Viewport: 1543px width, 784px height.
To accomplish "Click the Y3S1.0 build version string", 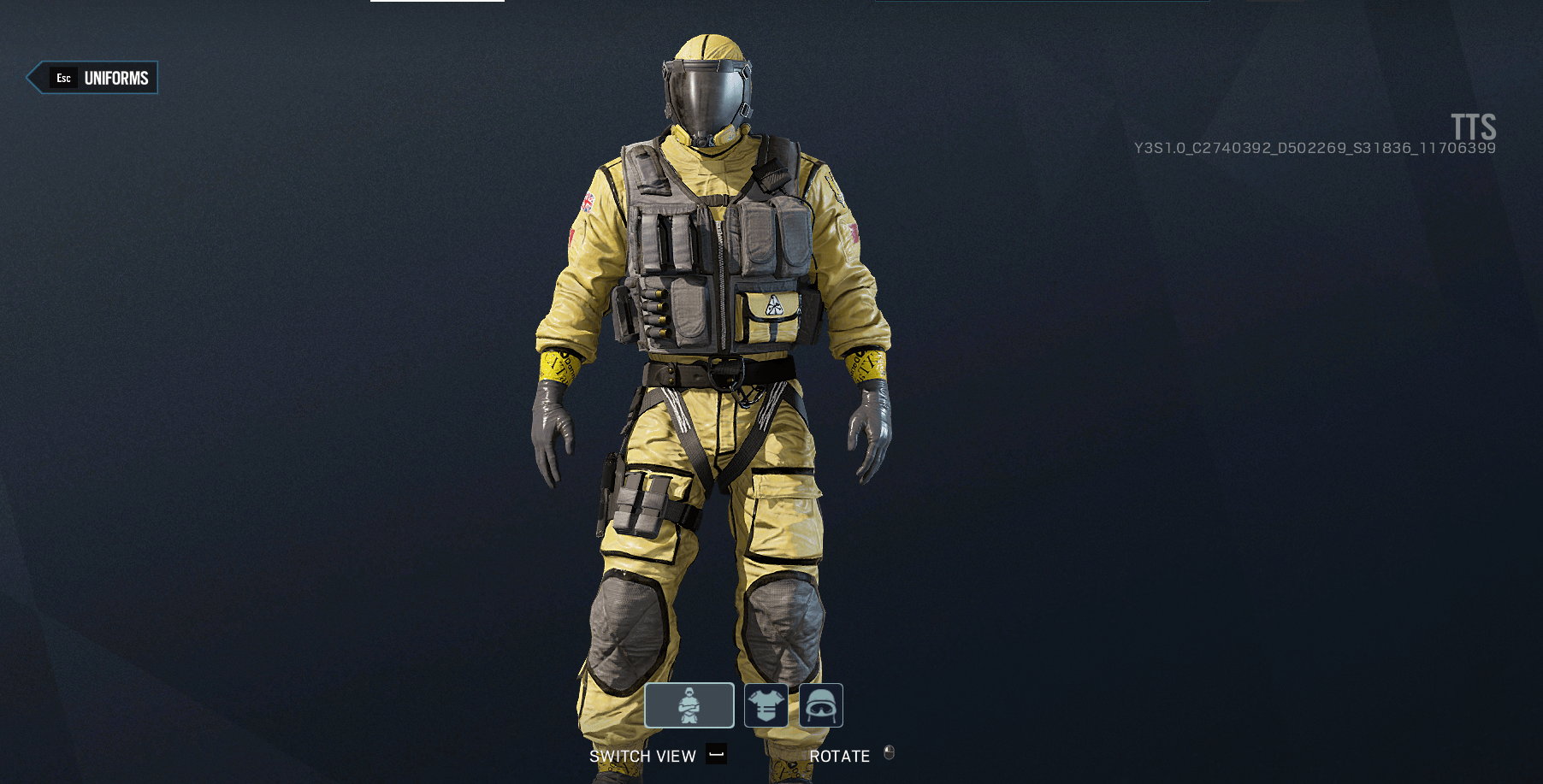I will pyautogui.click(x=1313, y=147).
